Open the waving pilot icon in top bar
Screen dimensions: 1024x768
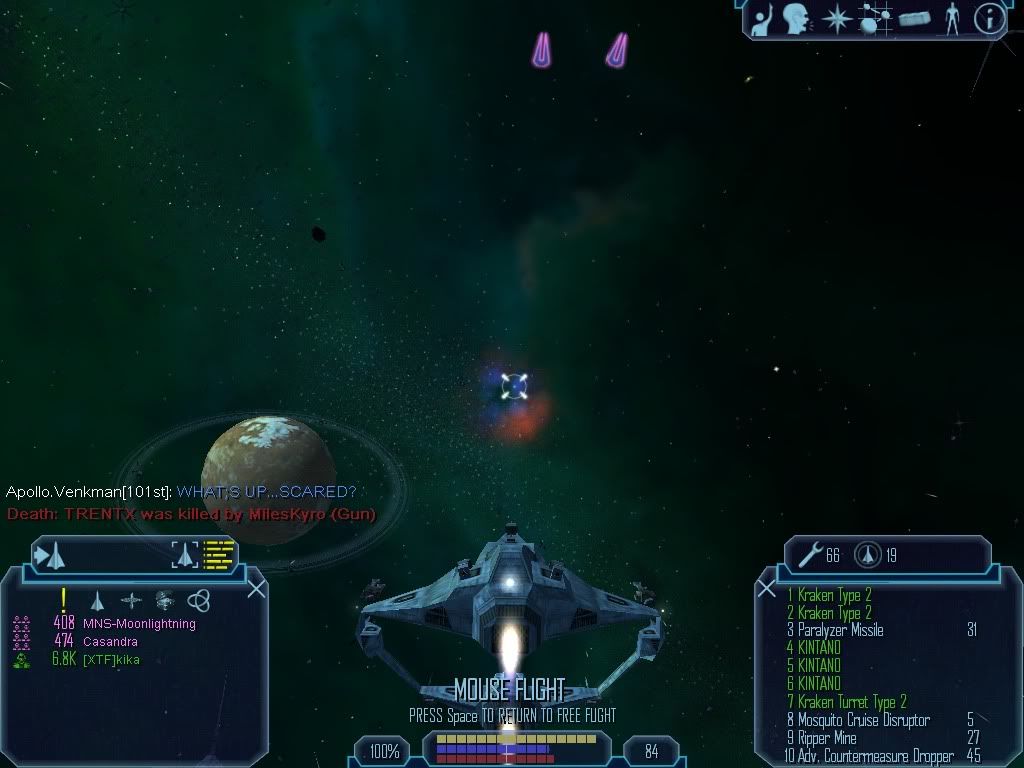764,18
